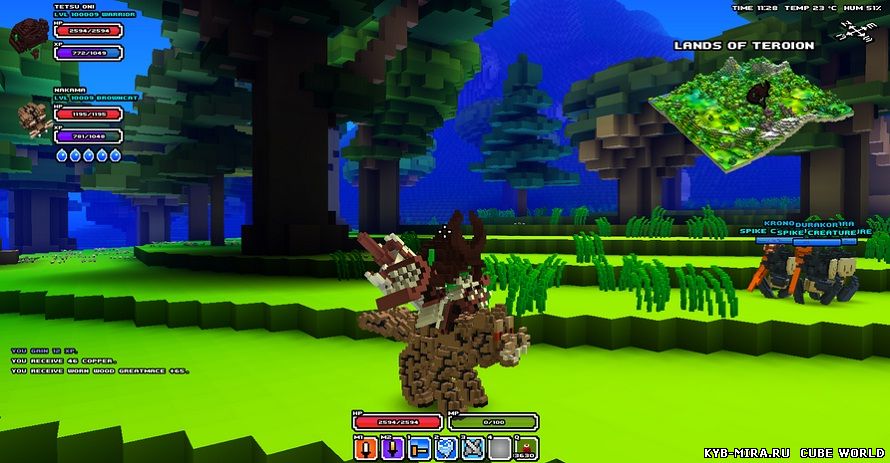Use the Q consumable item slot
The height and width of the screenshot is (463, 890).
[x=526, y=448]
